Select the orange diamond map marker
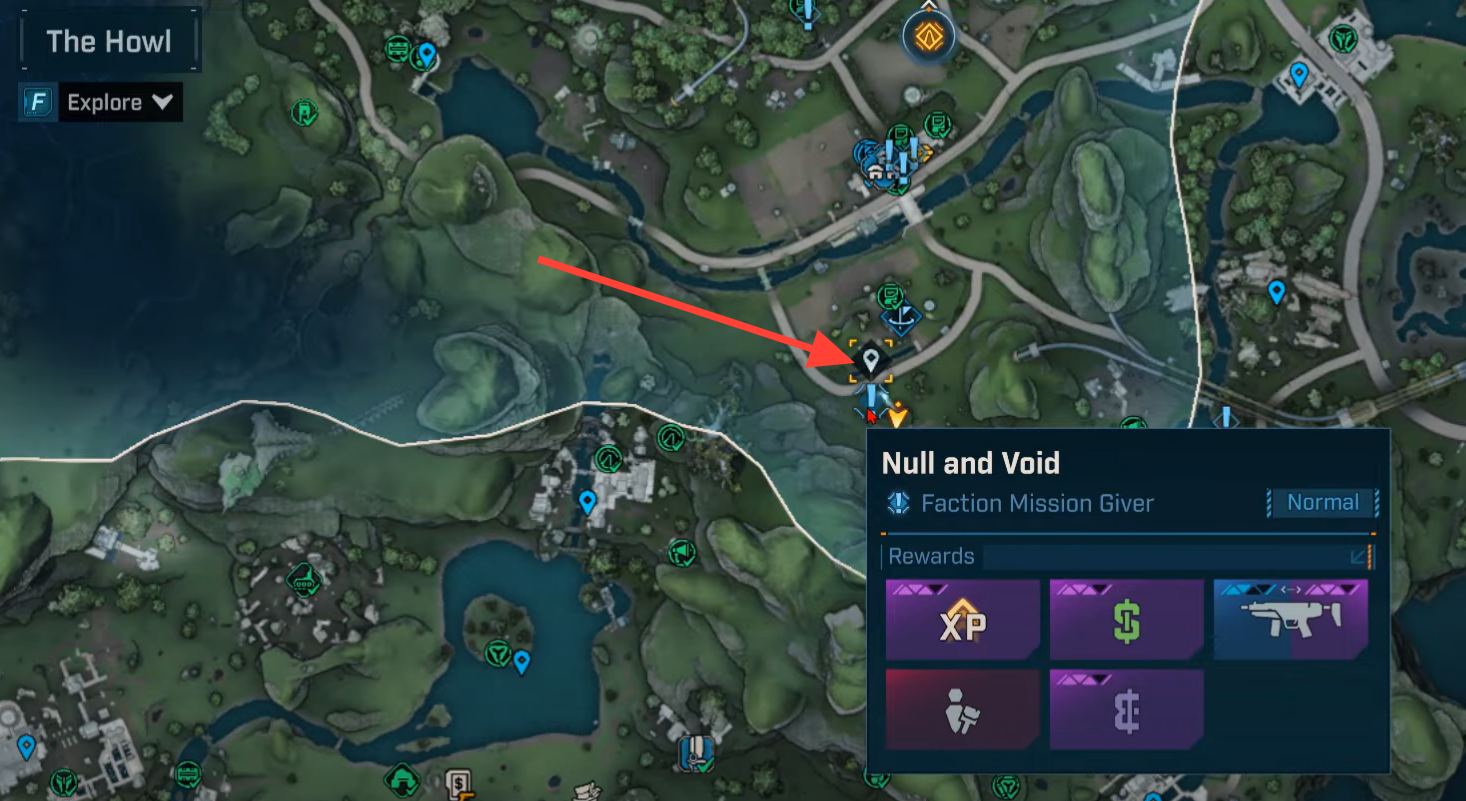The height and width of the screenshot is (801, 1466). 929,37
